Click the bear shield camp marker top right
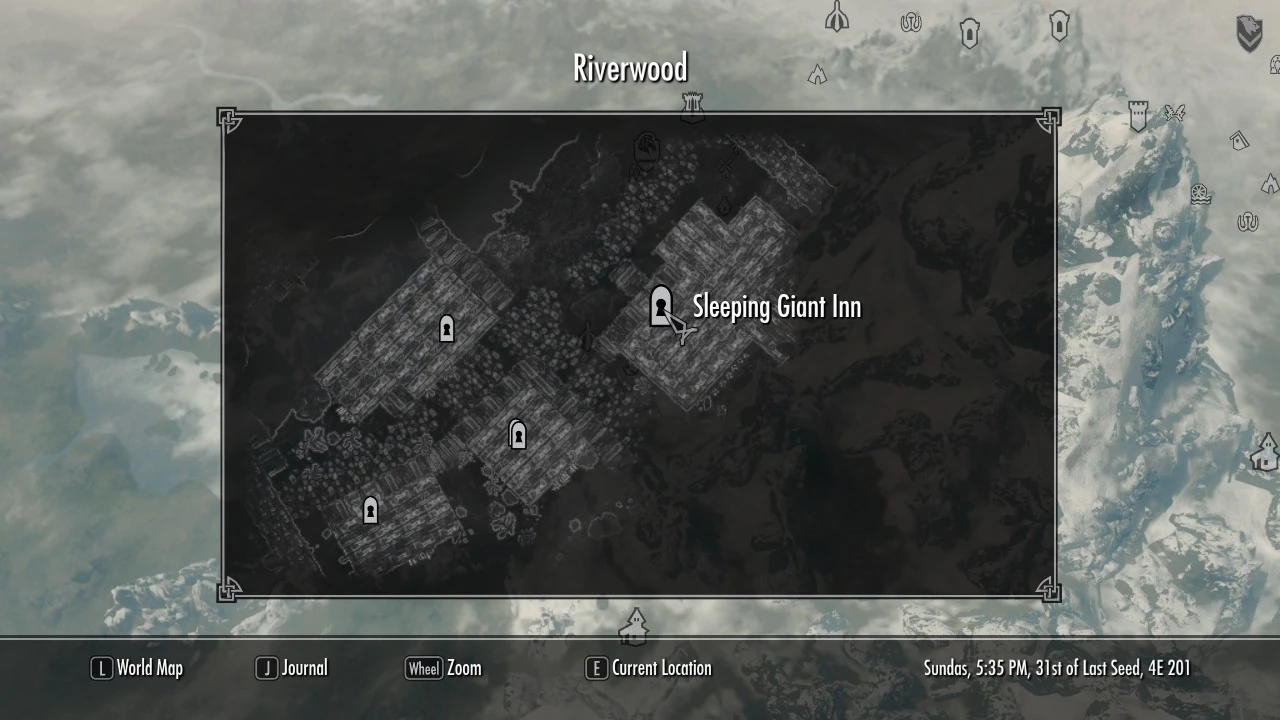Screen dimensions: 1280x720 1249,31
